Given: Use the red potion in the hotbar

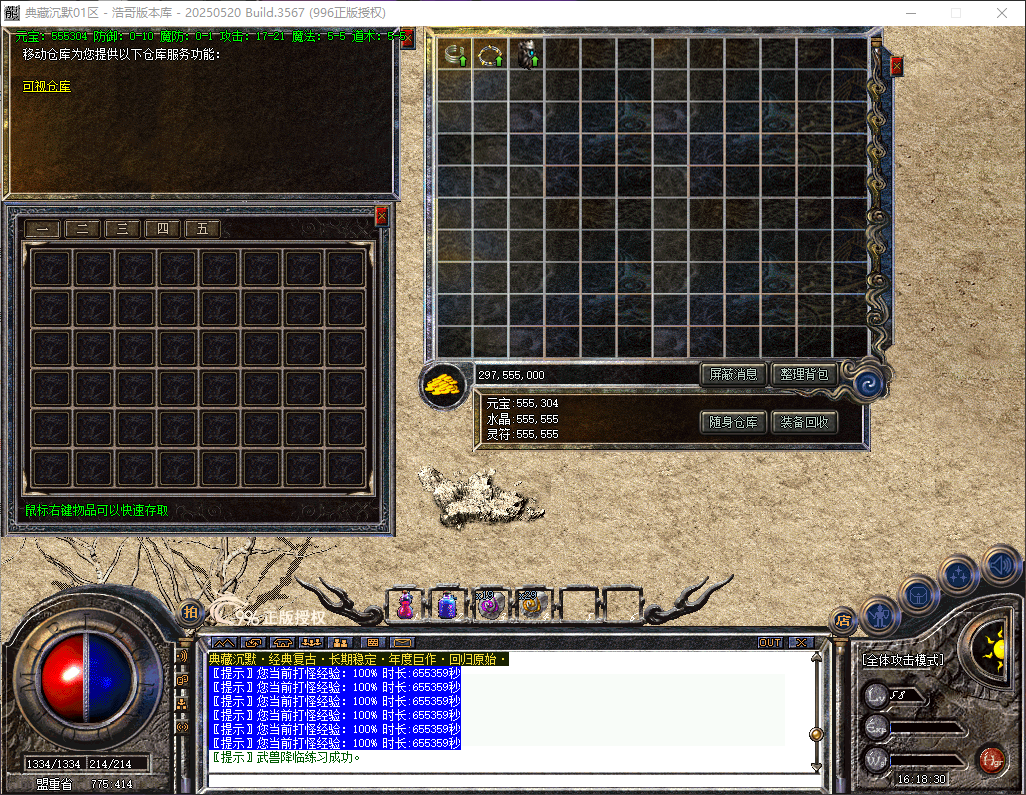Looking at the screenshot, I should coord(405,605).
